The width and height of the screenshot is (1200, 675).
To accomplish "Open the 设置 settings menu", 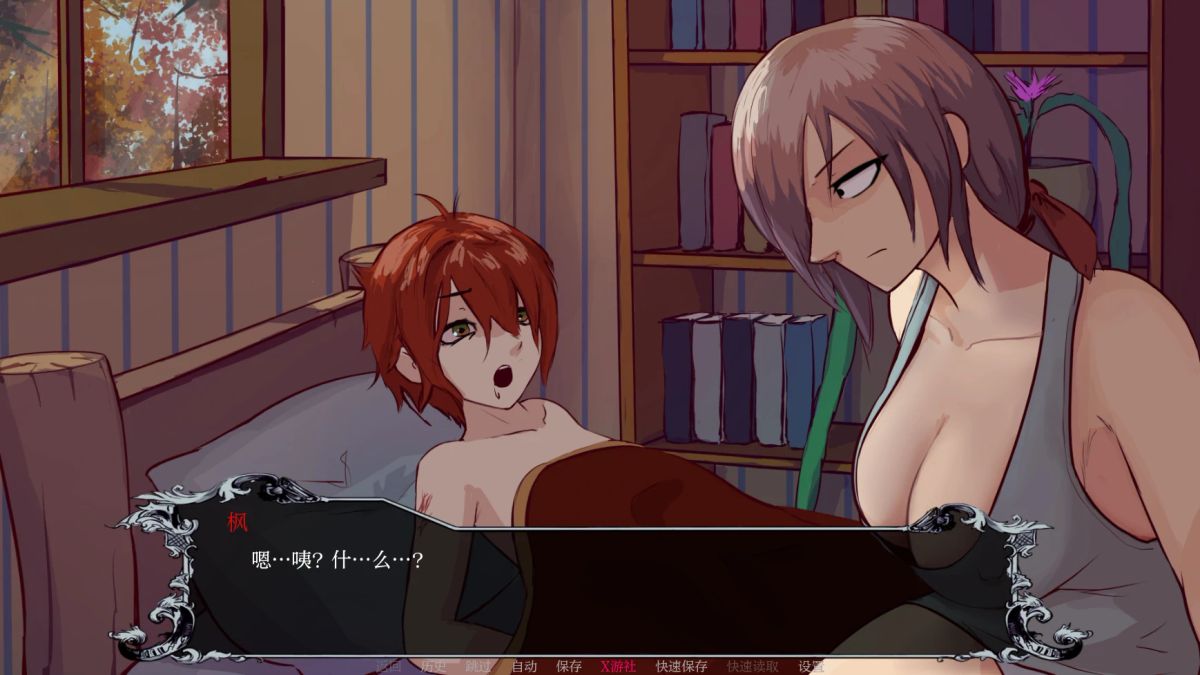I will [811, 666].
